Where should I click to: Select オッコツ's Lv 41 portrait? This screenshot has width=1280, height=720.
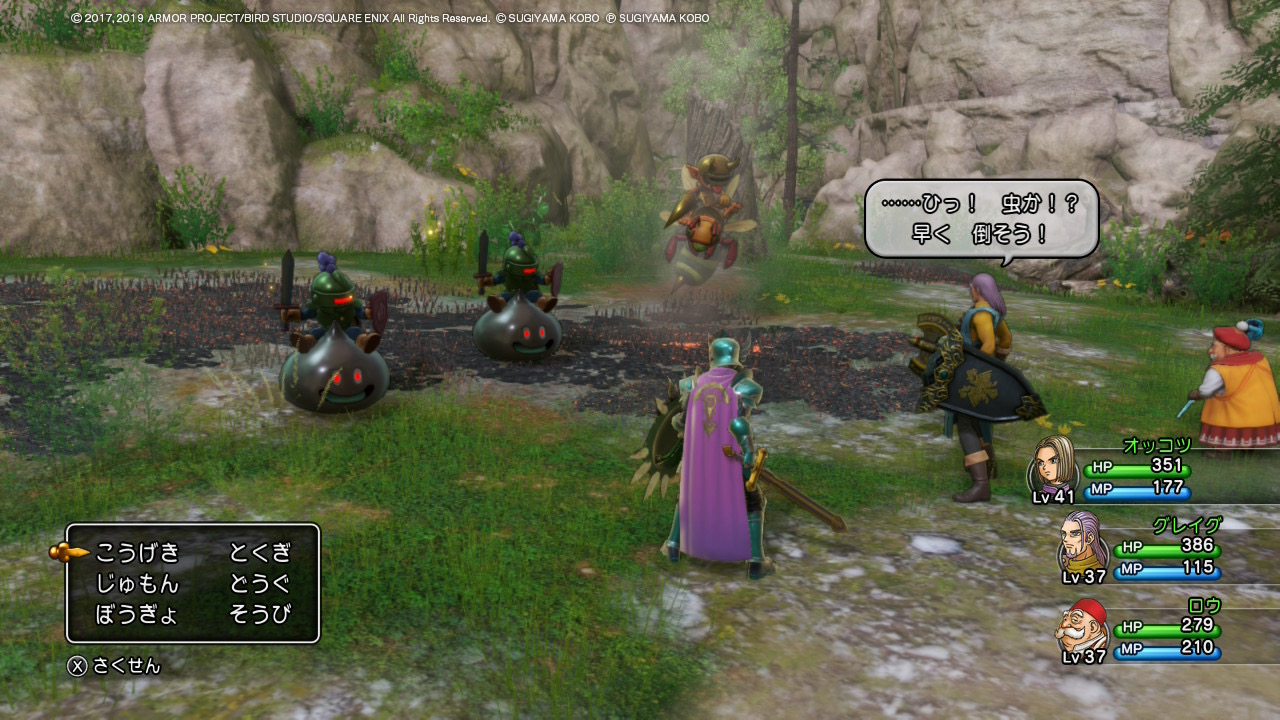coord(1052,465)
